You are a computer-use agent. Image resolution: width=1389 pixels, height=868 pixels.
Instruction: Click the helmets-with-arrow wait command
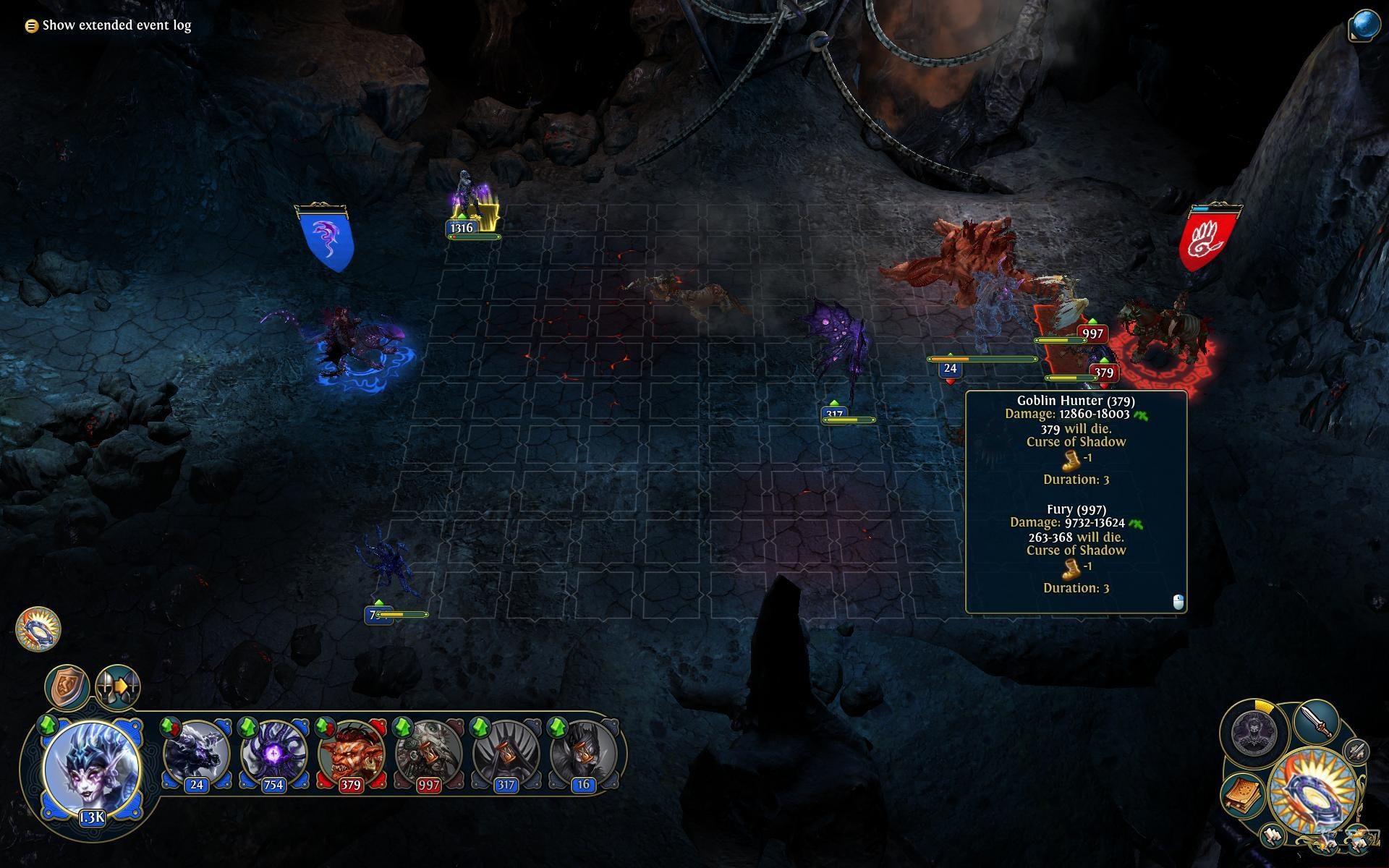click(118, 686)
